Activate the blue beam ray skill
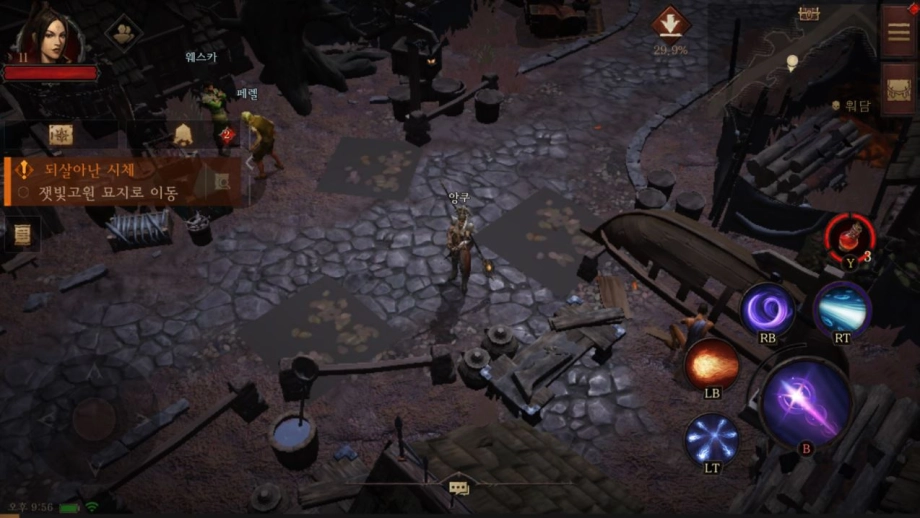The height and width of the screenshot is (518, 920). point(841,309)
